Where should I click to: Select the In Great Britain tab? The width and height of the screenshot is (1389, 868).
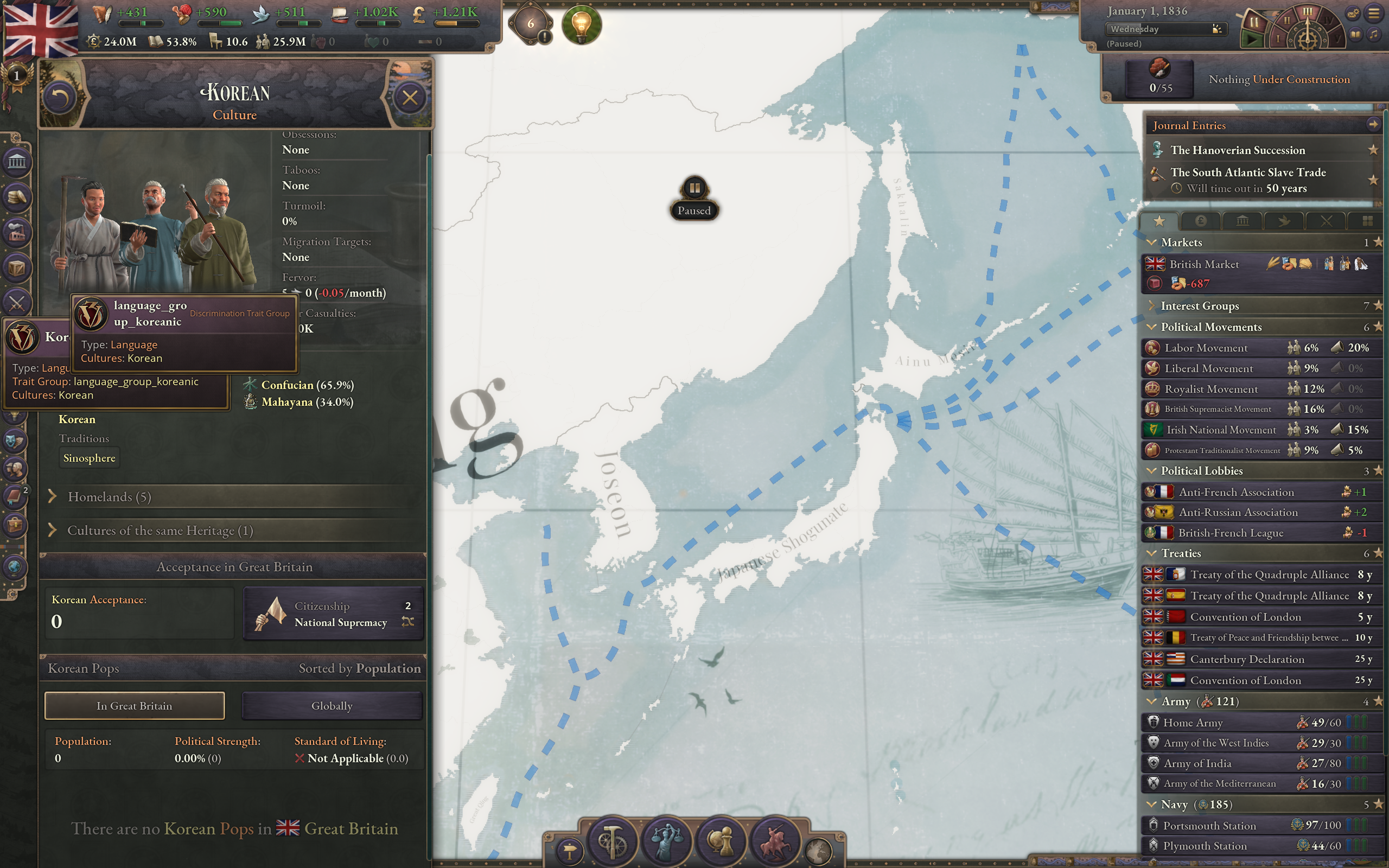135,706
